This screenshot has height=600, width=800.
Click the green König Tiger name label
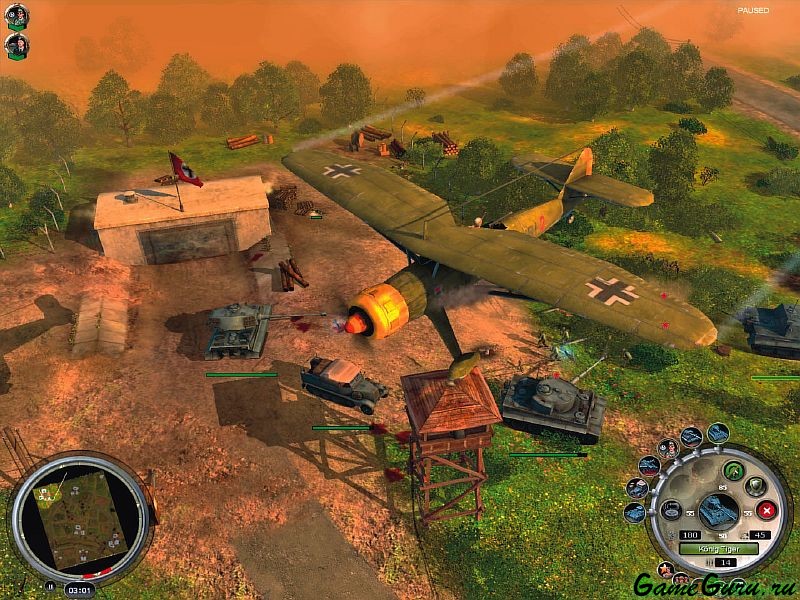pos(718,550)
